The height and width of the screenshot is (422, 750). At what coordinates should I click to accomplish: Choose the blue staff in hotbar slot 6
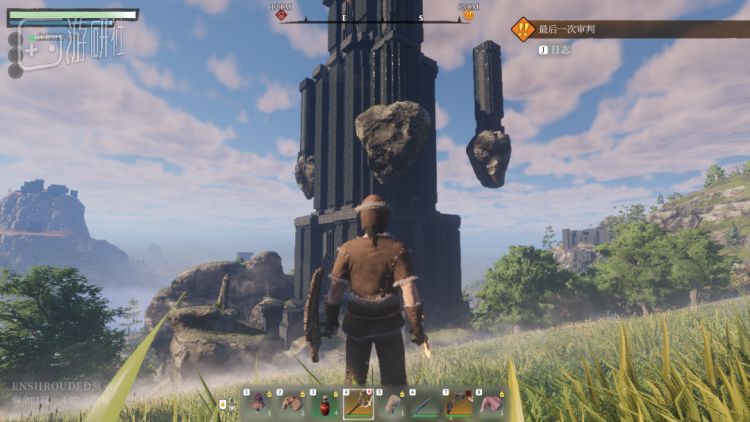[x=426, y=404]
